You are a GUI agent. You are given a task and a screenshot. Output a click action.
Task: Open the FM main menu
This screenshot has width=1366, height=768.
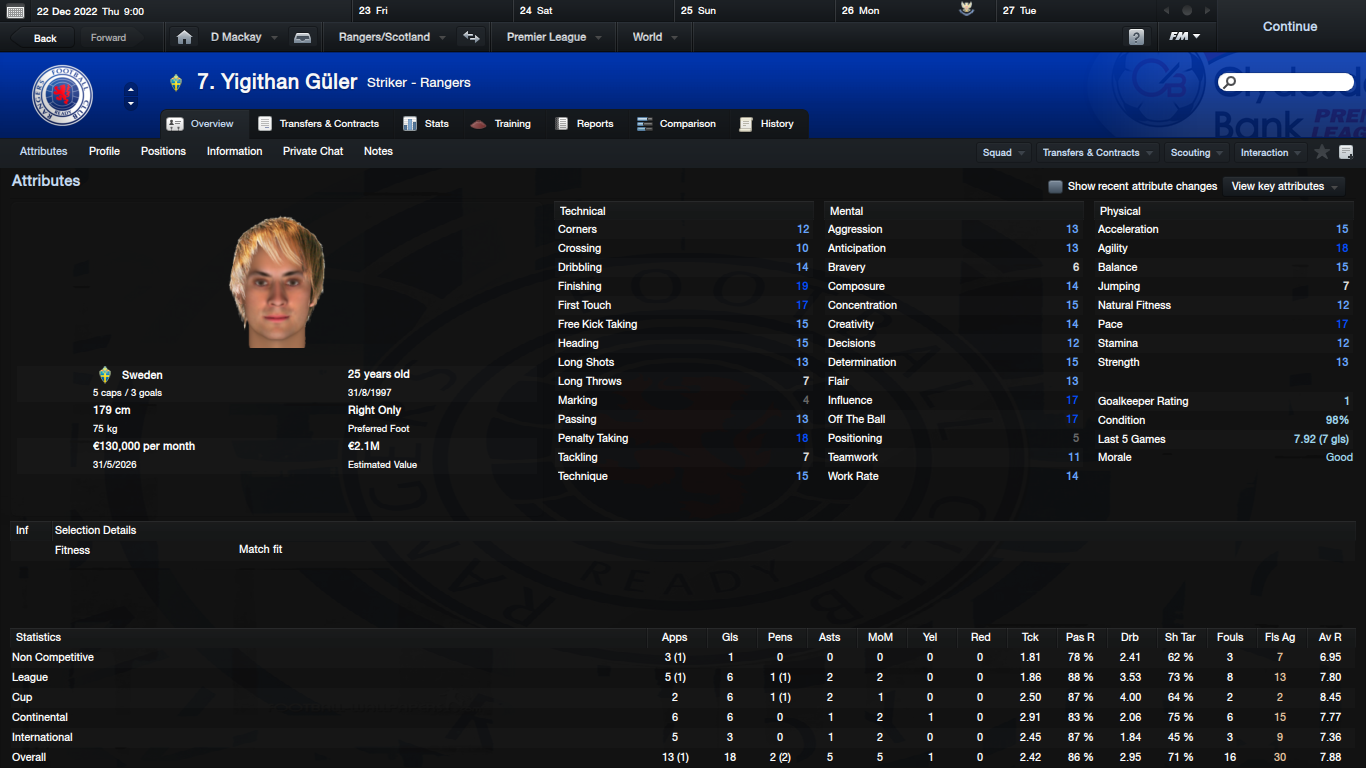(x=1185, y=37)
